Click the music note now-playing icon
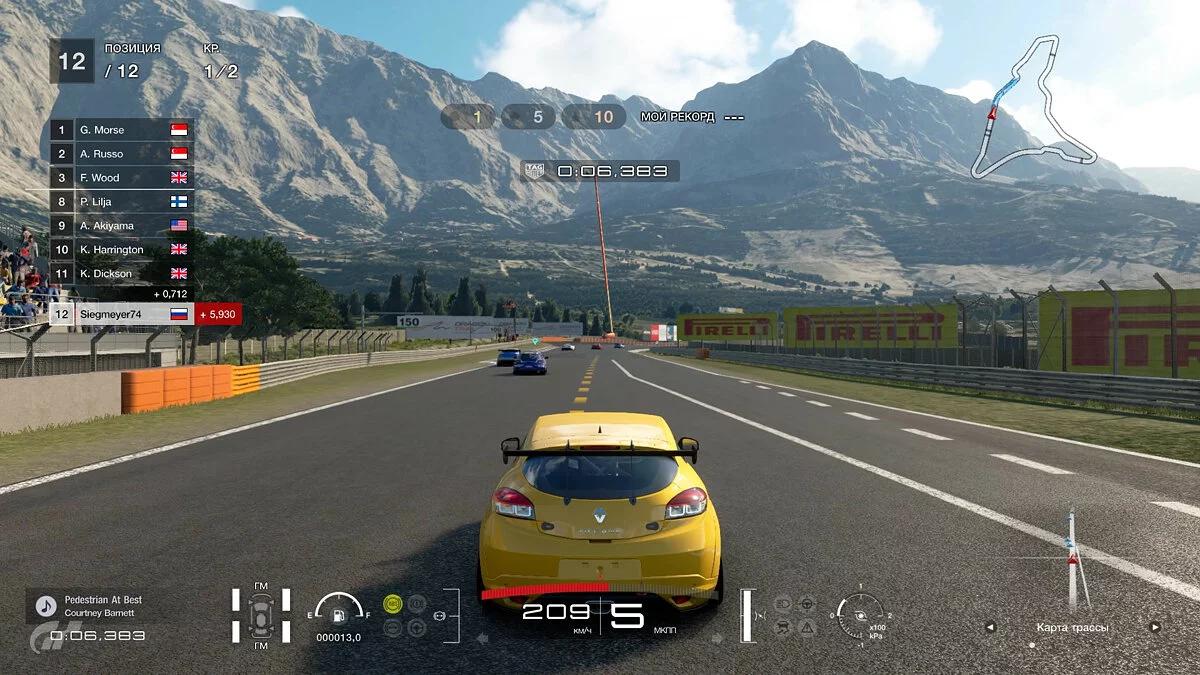Image resolution: width=1200 pixels, height=675 pixels. [45, 606]
